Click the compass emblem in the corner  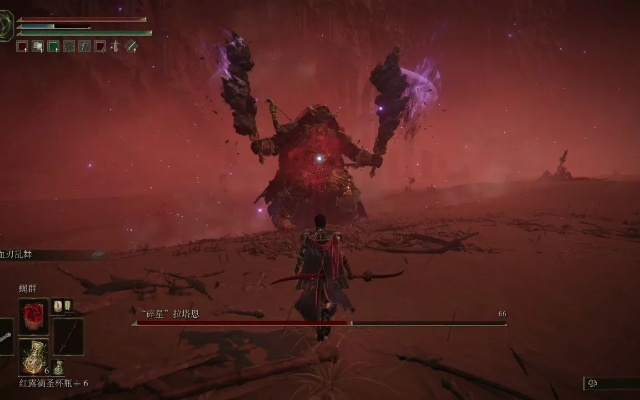point(7,25)
